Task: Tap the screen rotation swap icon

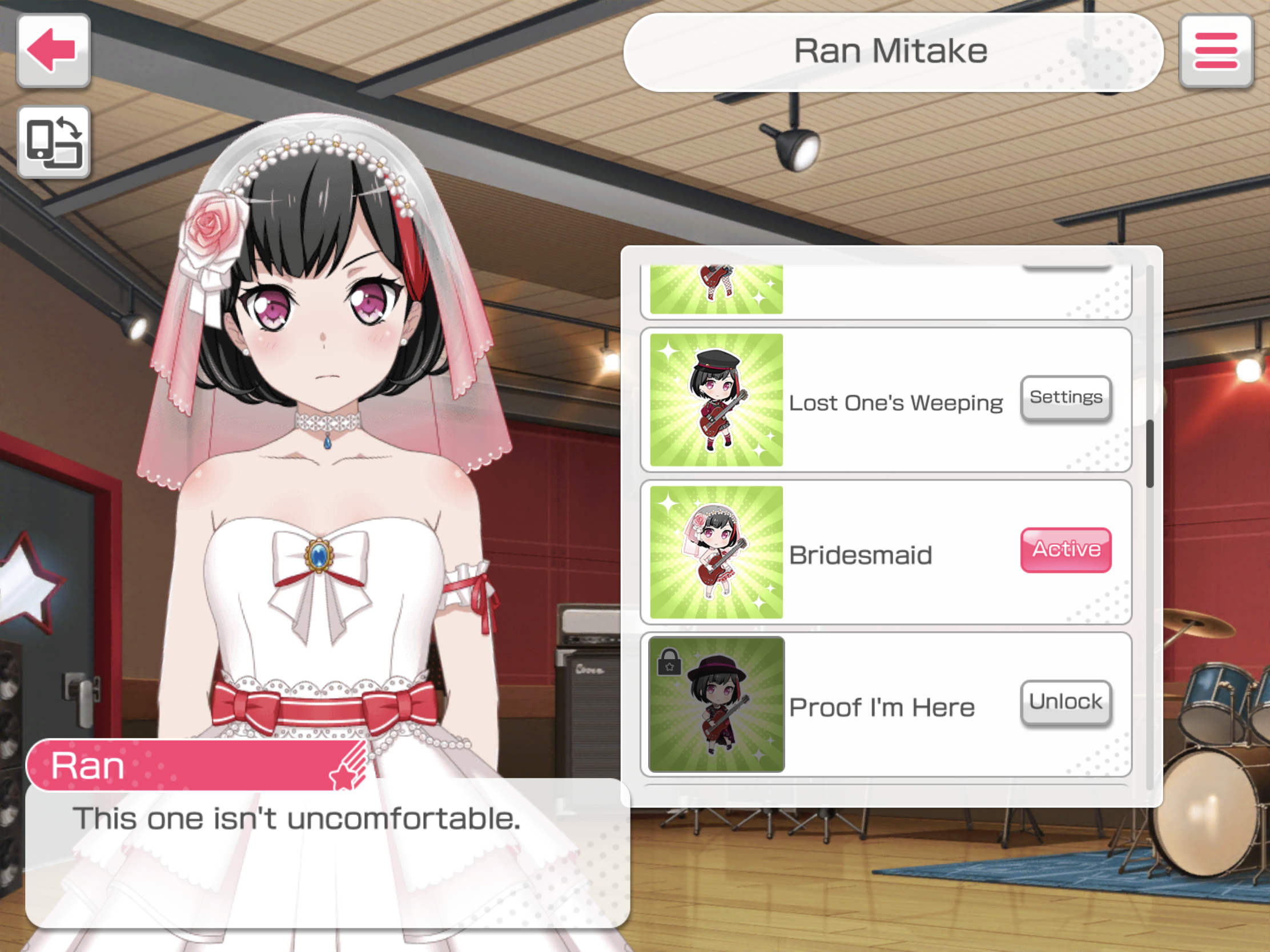Action: [x=54, y=142]
